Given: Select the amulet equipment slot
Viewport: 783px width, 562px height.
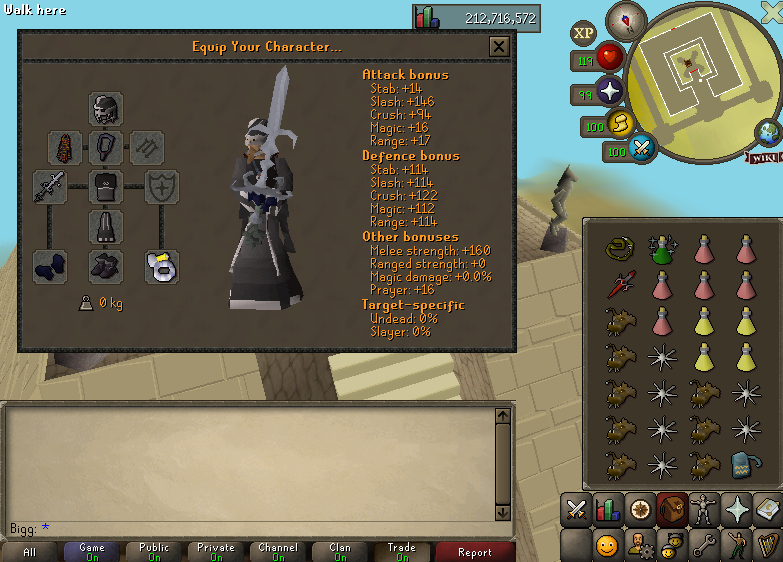Looking at the screenshot, I should (x=106, y=148).
